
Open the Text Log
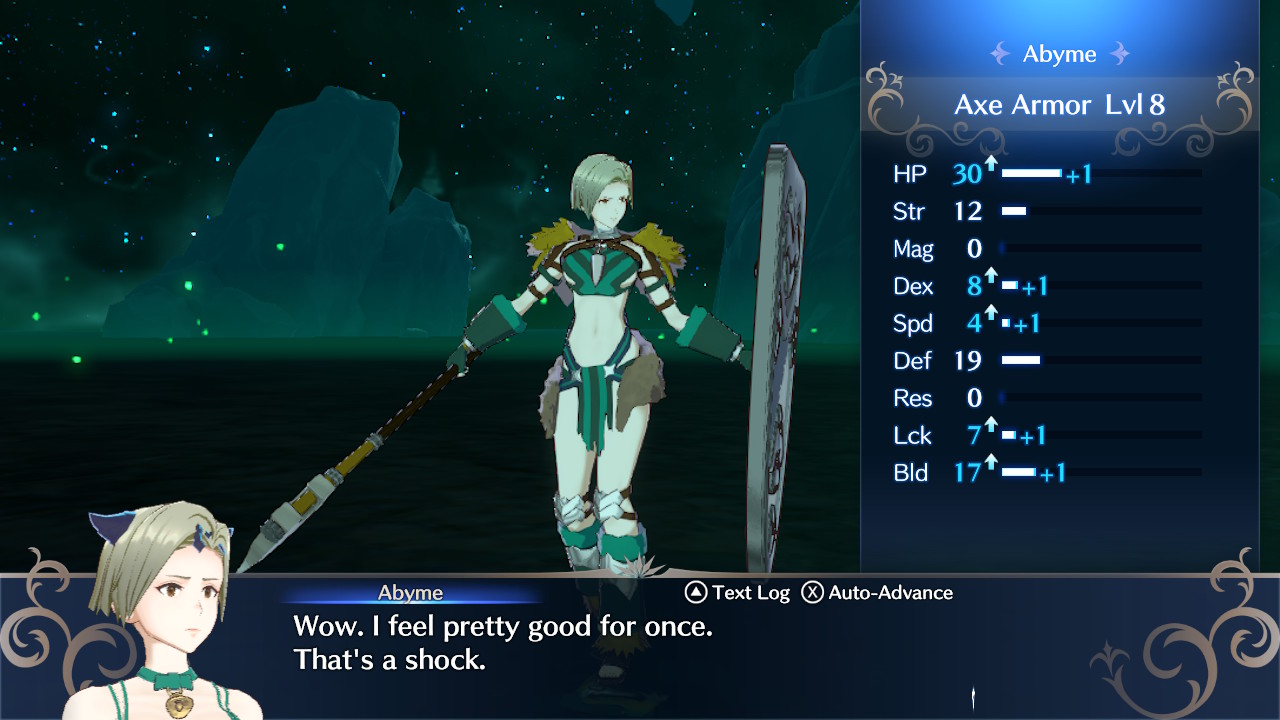738,593
